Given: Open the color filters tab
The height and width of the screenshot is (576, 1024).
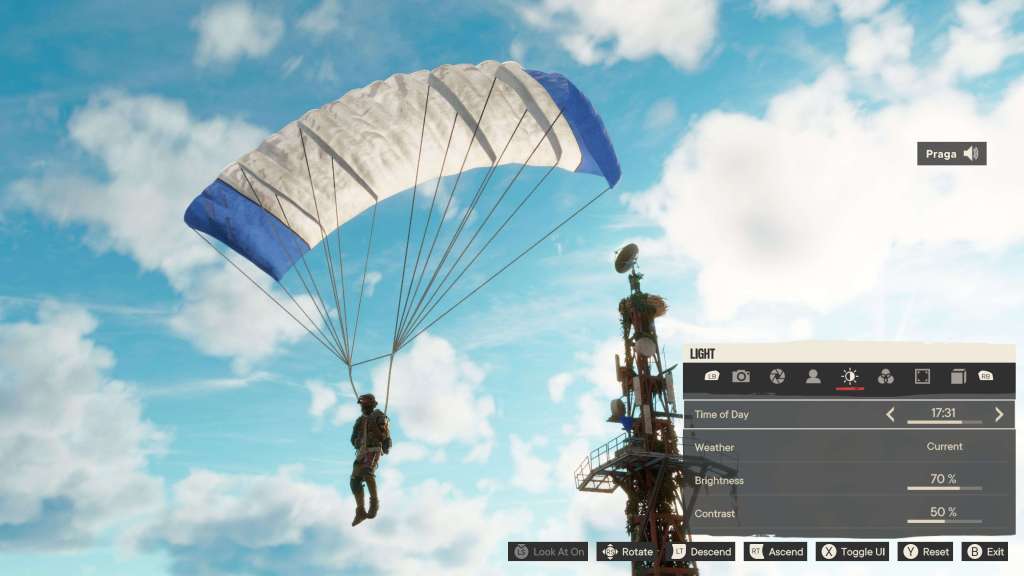Looking at the screenshot, I should (x=885, y=376).
